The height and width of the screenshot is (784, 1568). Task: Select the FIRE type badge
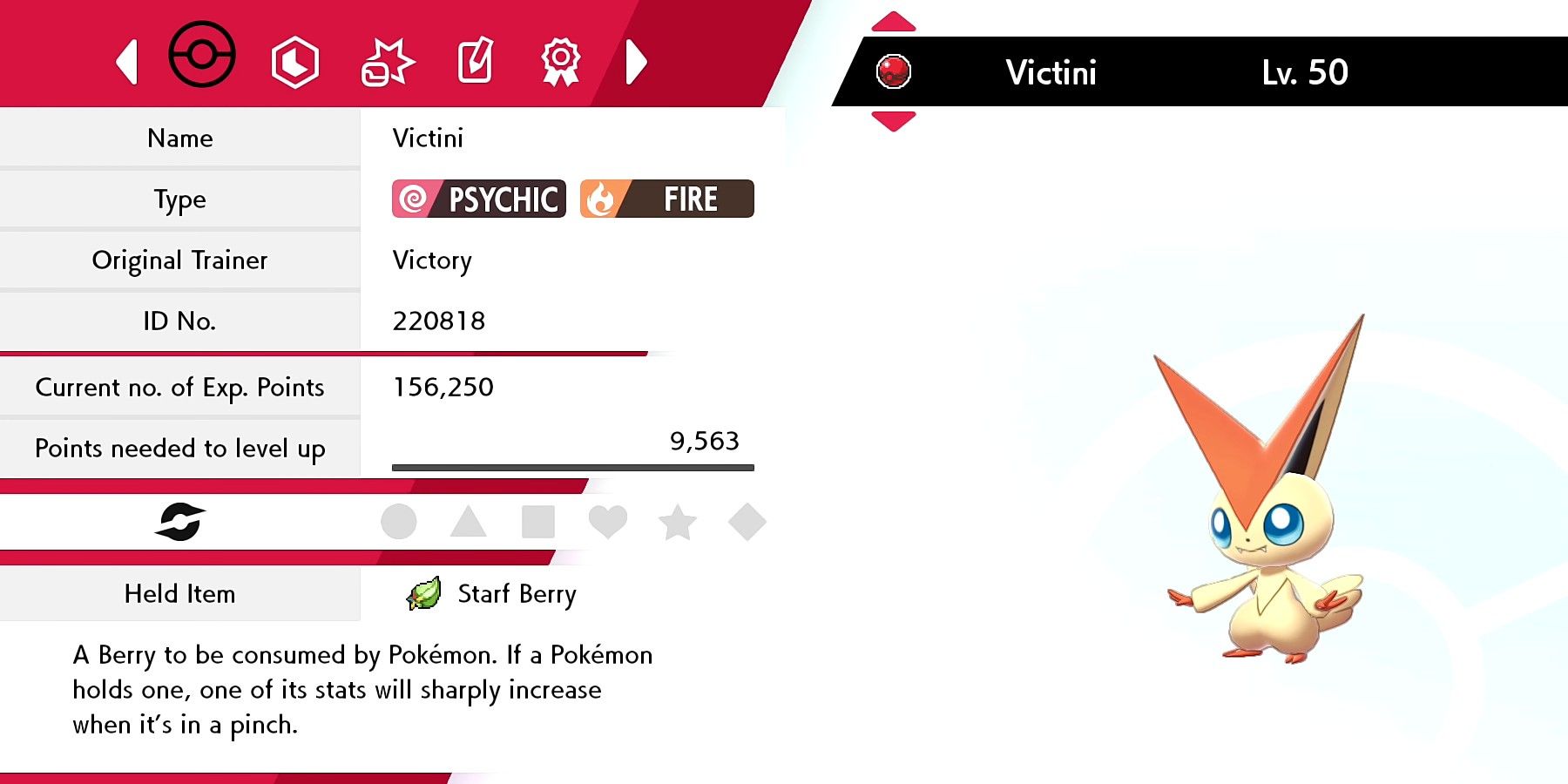click(666, 199)
